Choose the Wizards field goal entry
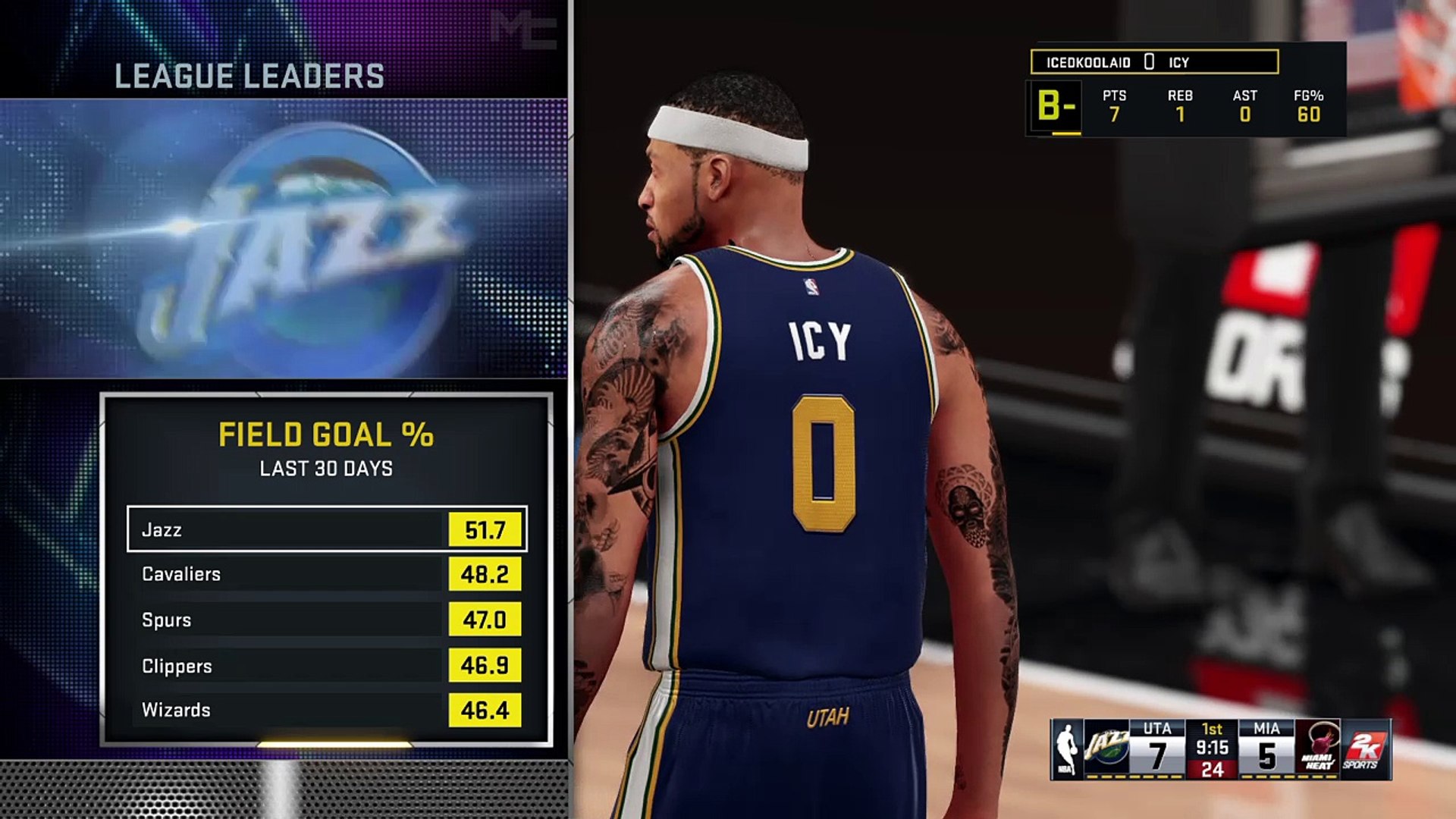 (326, 710)
